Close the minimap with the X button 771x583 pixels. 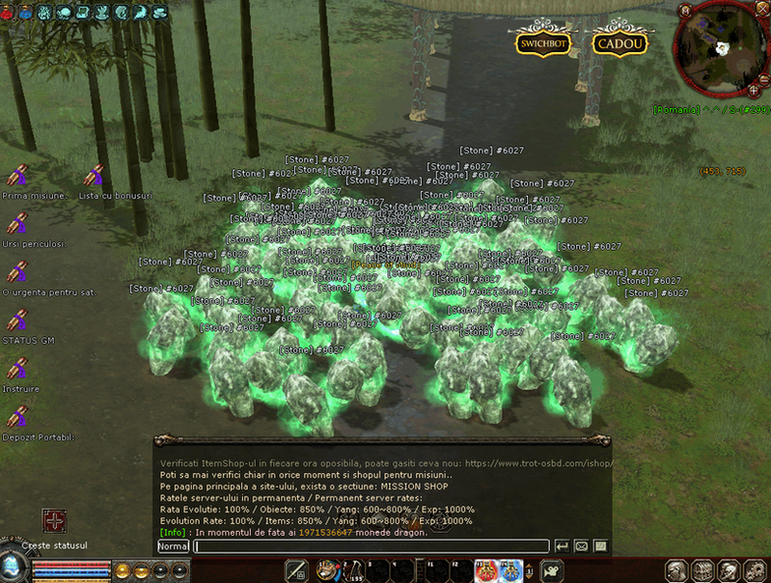(765, 8)
